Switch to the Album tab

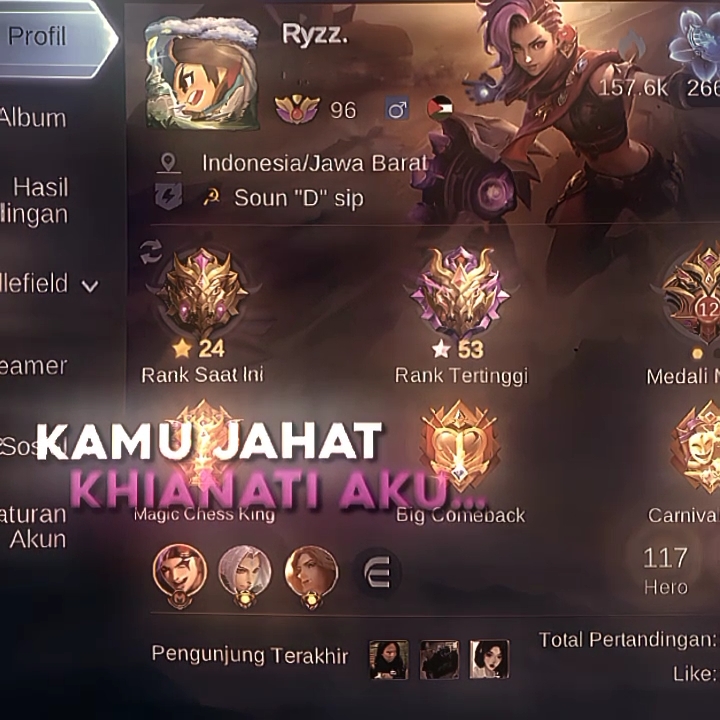click(35, 118)
